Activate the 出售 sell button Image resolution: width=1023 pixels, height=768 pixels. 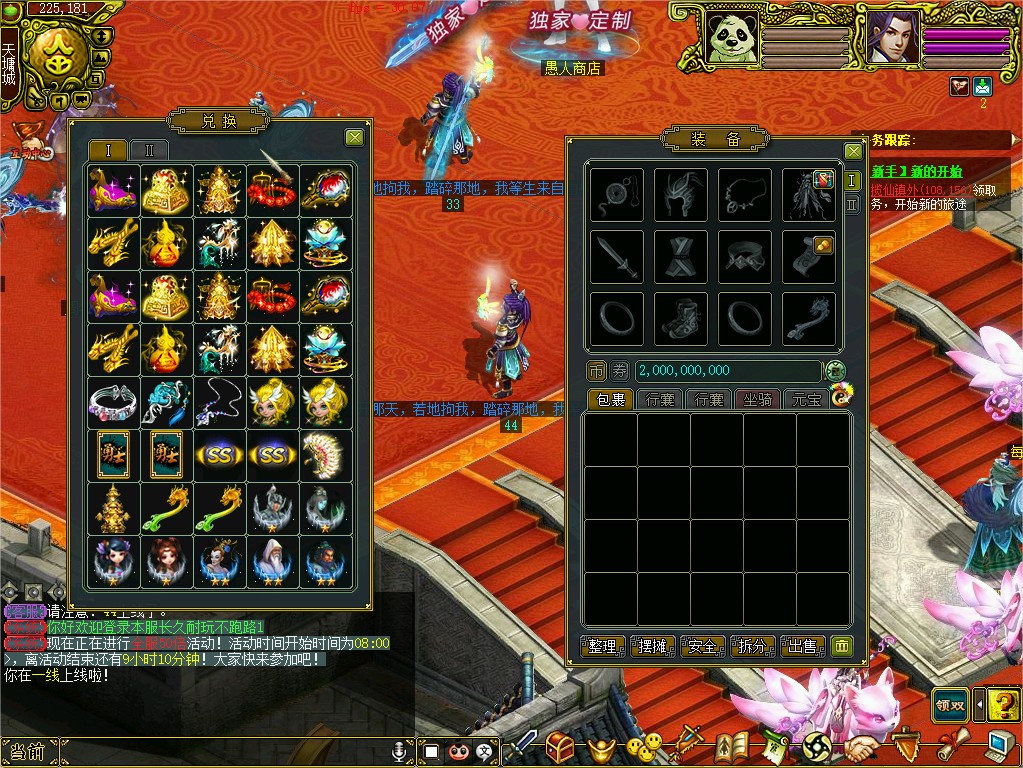tap(803, 646)
